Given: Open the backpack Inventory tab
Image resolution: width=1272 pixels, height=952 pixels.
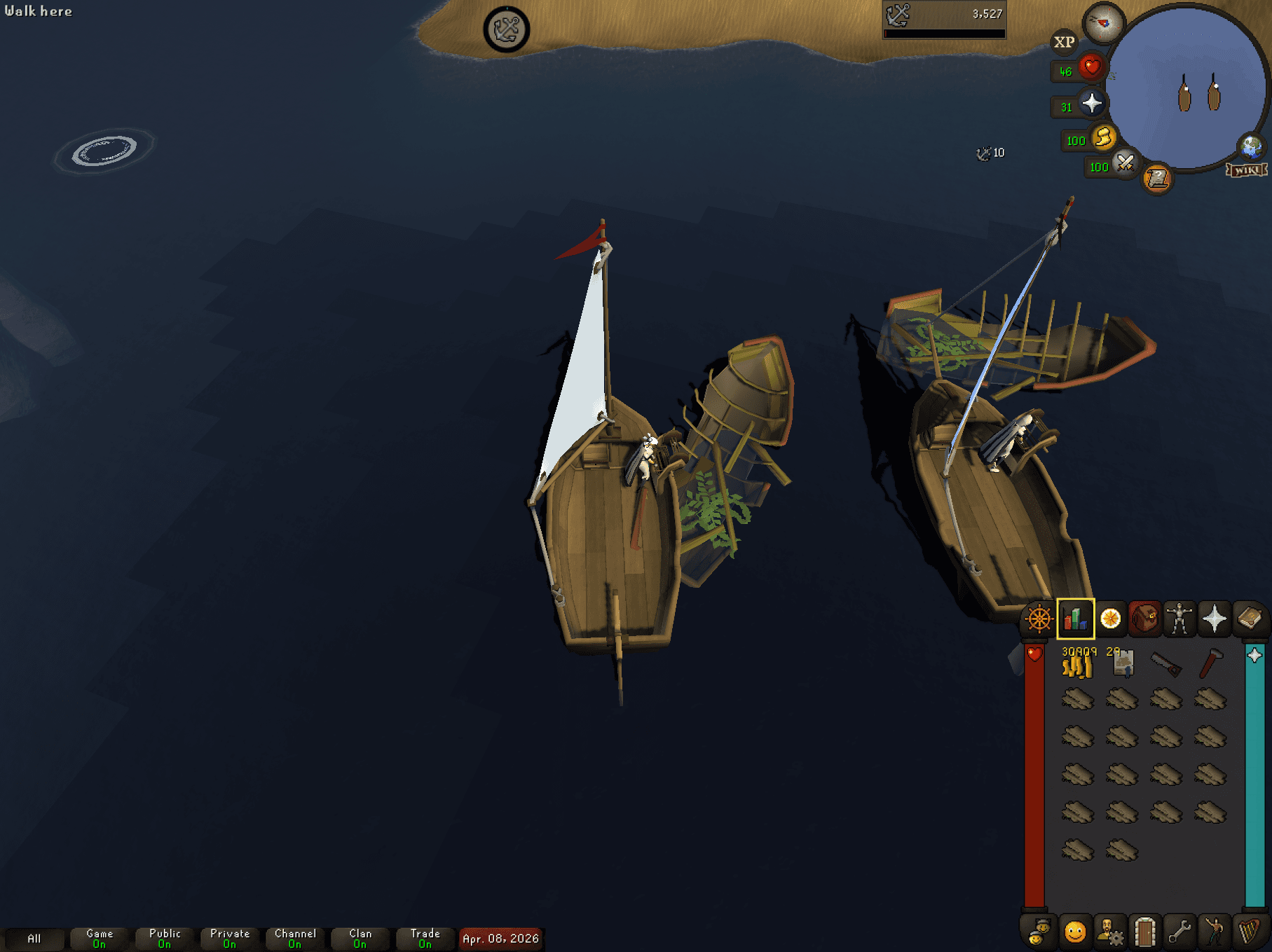Looking at the screenshot, I should (1145, 619).
